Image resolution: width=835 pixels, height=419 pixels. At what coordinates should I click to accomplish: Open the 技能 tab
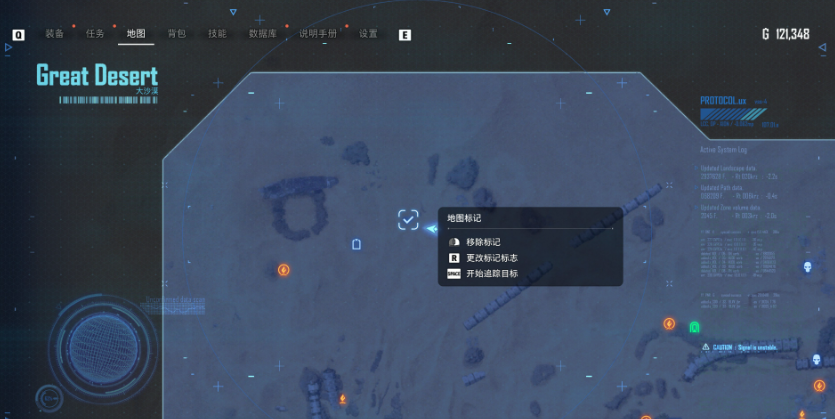click(217, 34)
